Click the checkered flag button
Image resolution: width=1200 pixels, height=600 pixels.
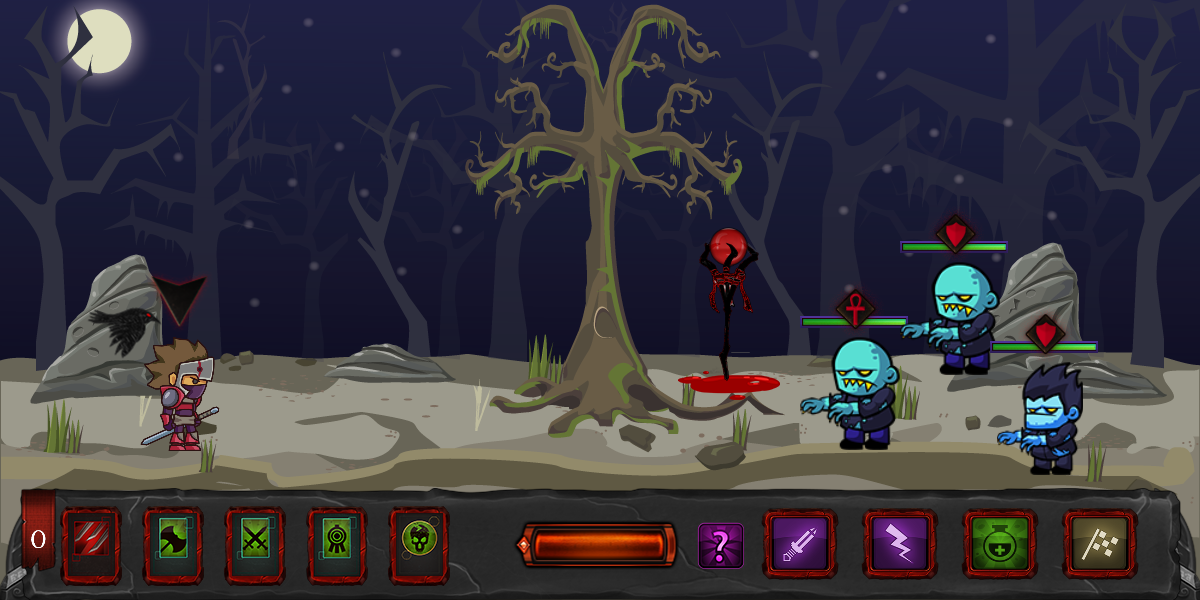pos(1100,544)
